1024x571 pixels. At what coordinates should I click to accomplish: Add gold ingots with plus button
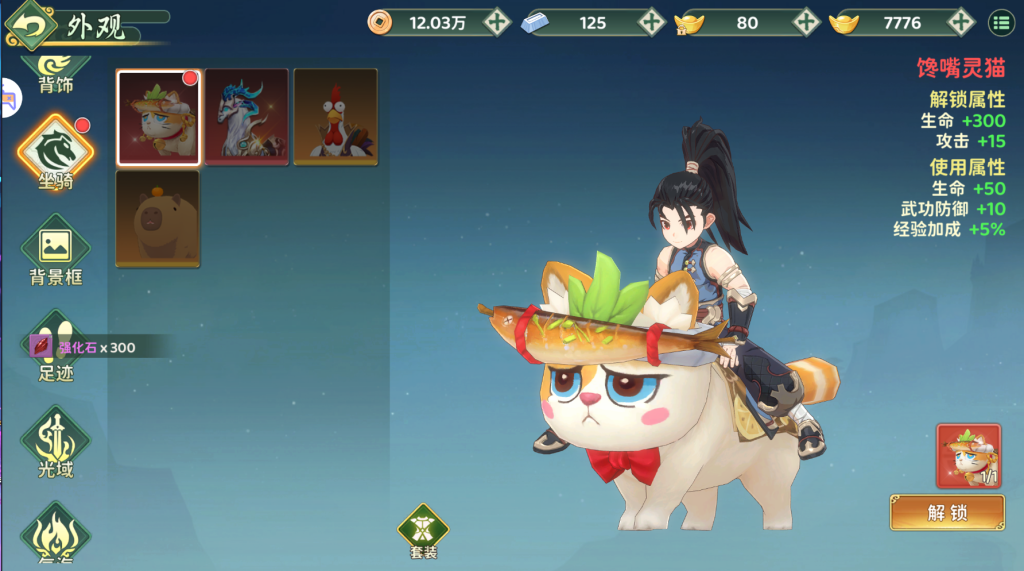coord(961,21)
